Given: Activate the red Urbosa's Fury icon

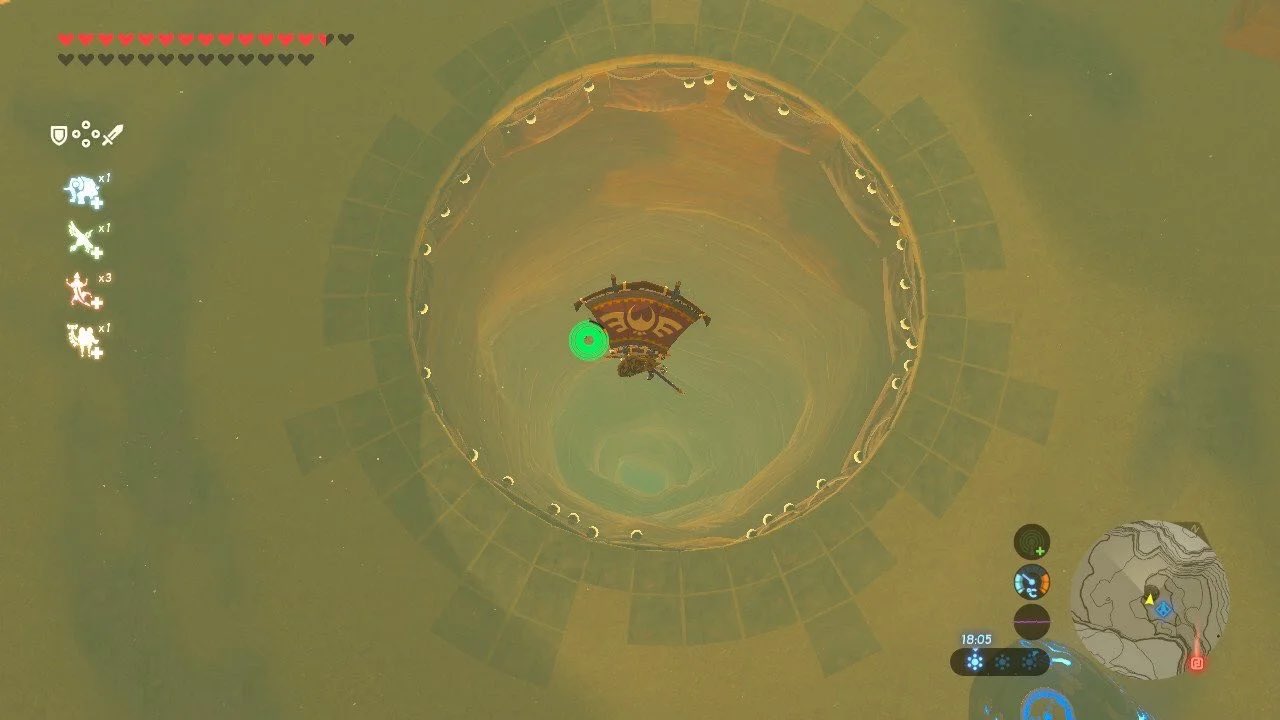Looking at the screenshot, I should 77,288.
